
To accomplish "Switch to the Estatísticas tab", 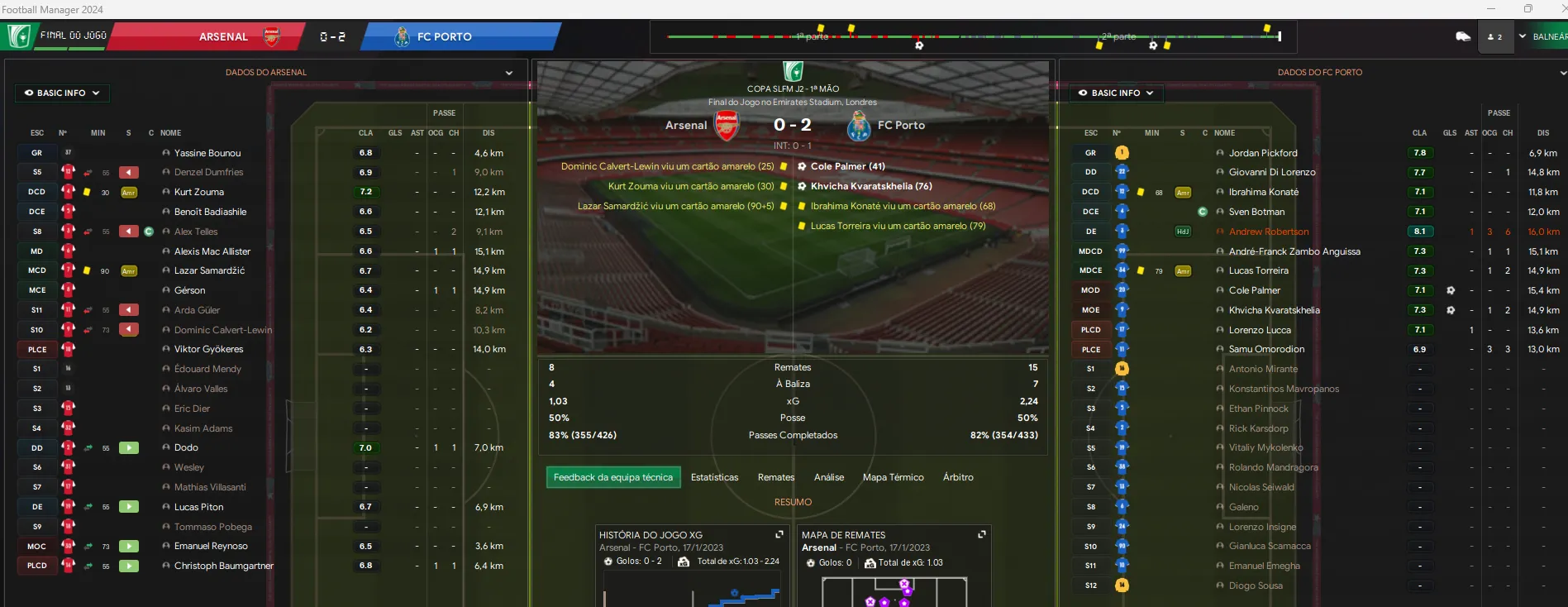I will click(714, 477).
